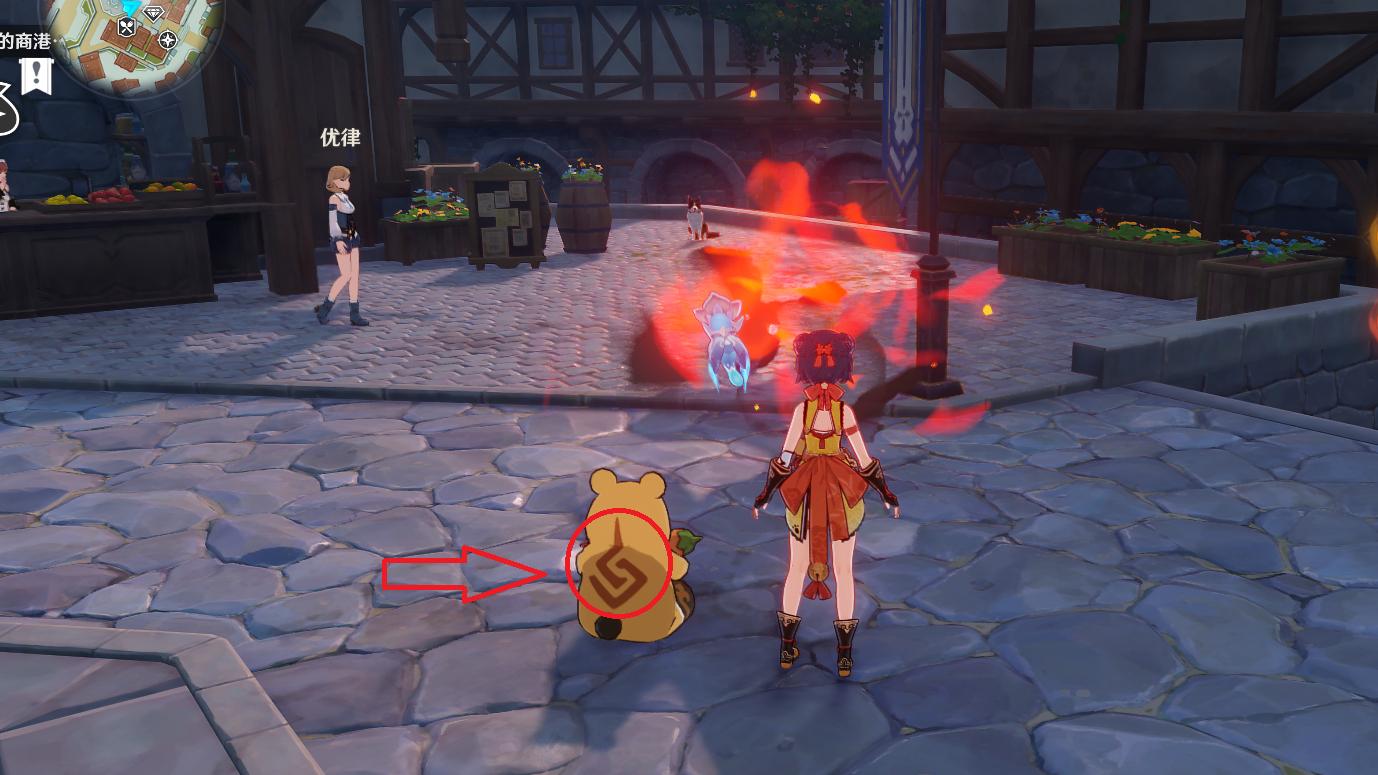The width and height of the screenshot is (1378, 775).
Task: Click the compass star marker on minimap
Action: click(x=168, y=41)
